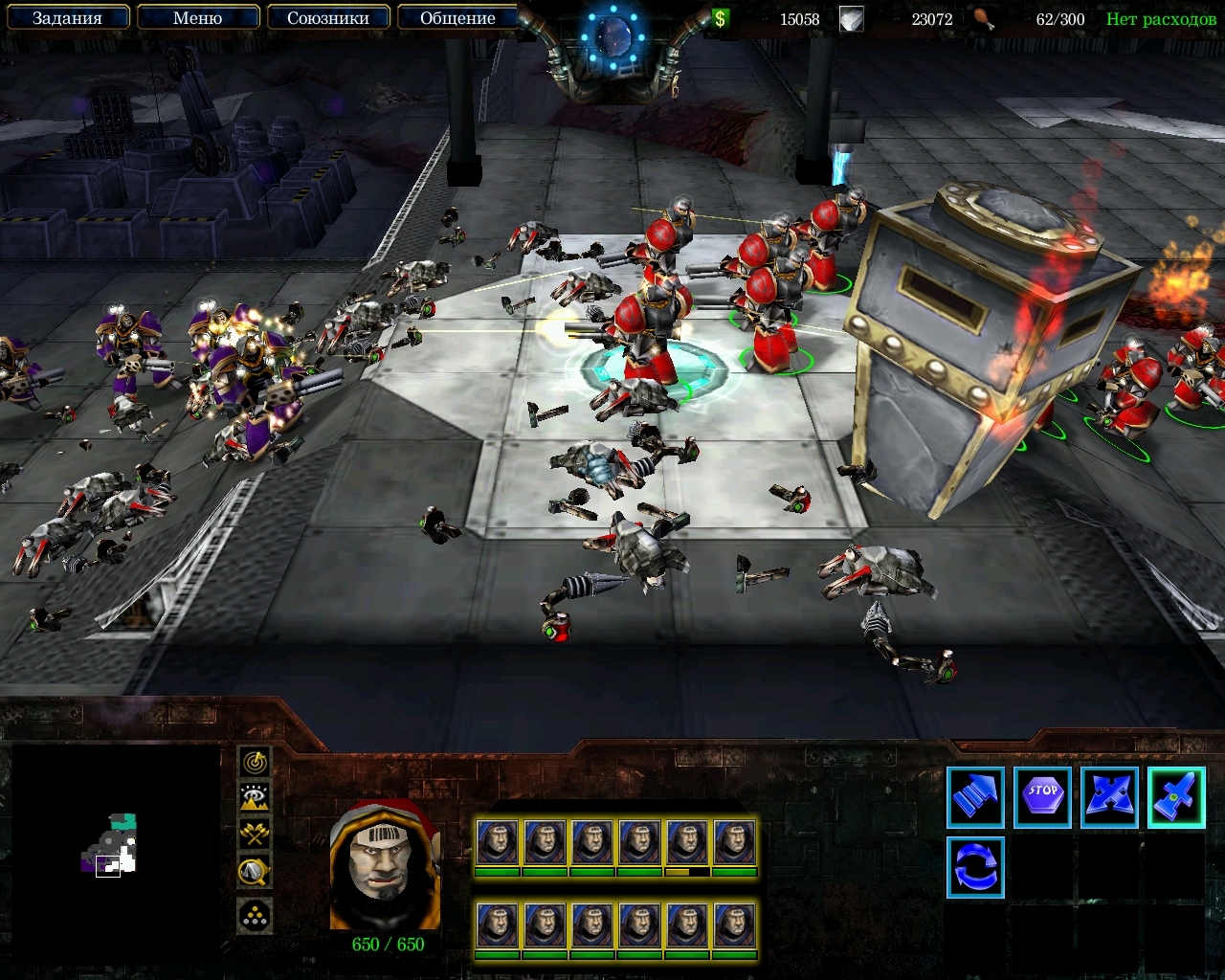Screen dimensions: 1225x980
Task: Activate the Patrol circular arrows command
Action: (x=975, y=867)
